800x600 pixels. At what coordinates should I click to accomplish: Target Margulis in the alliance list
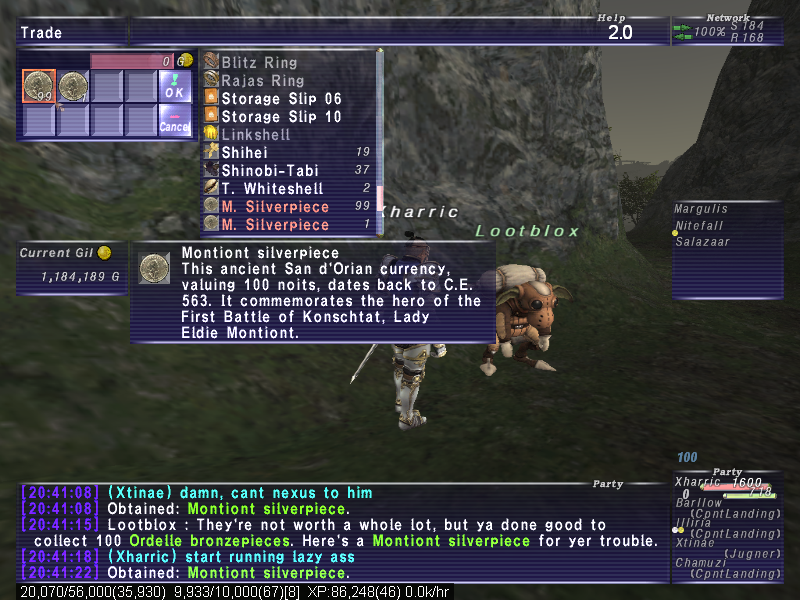tap(702, 210)
